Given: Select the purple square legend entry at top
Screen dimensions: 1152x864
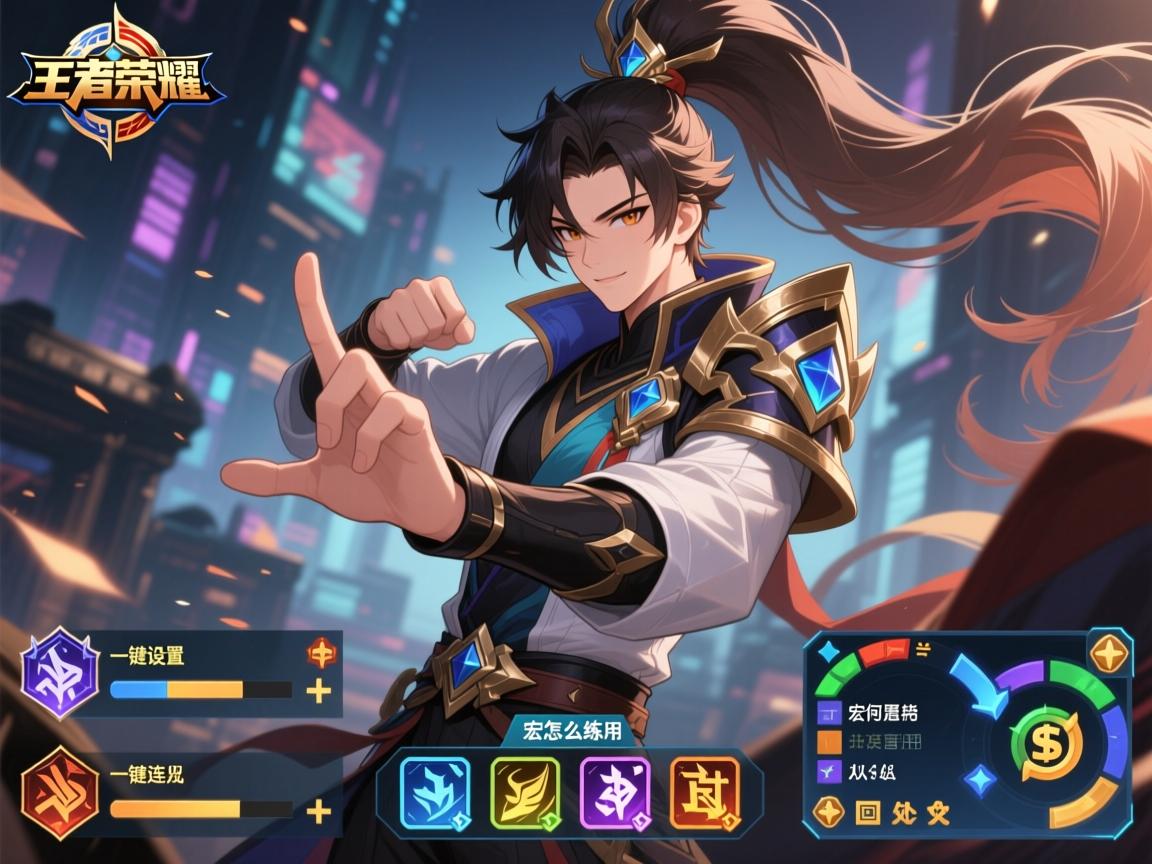Looking at the screenshot, I should pos(830,714).
